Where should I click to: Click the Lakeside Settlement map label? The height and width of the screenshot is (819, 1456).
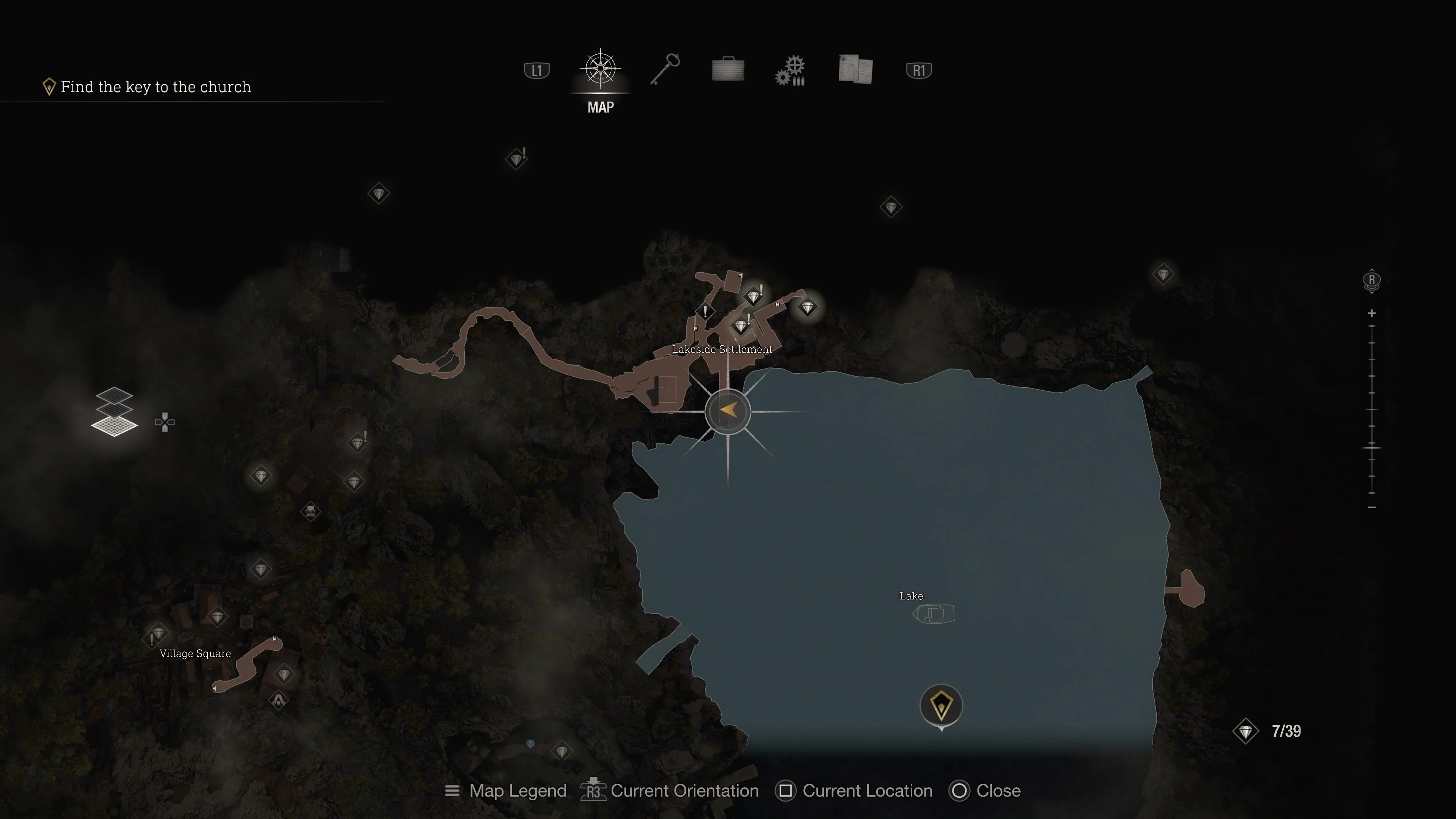coord(722,349)
